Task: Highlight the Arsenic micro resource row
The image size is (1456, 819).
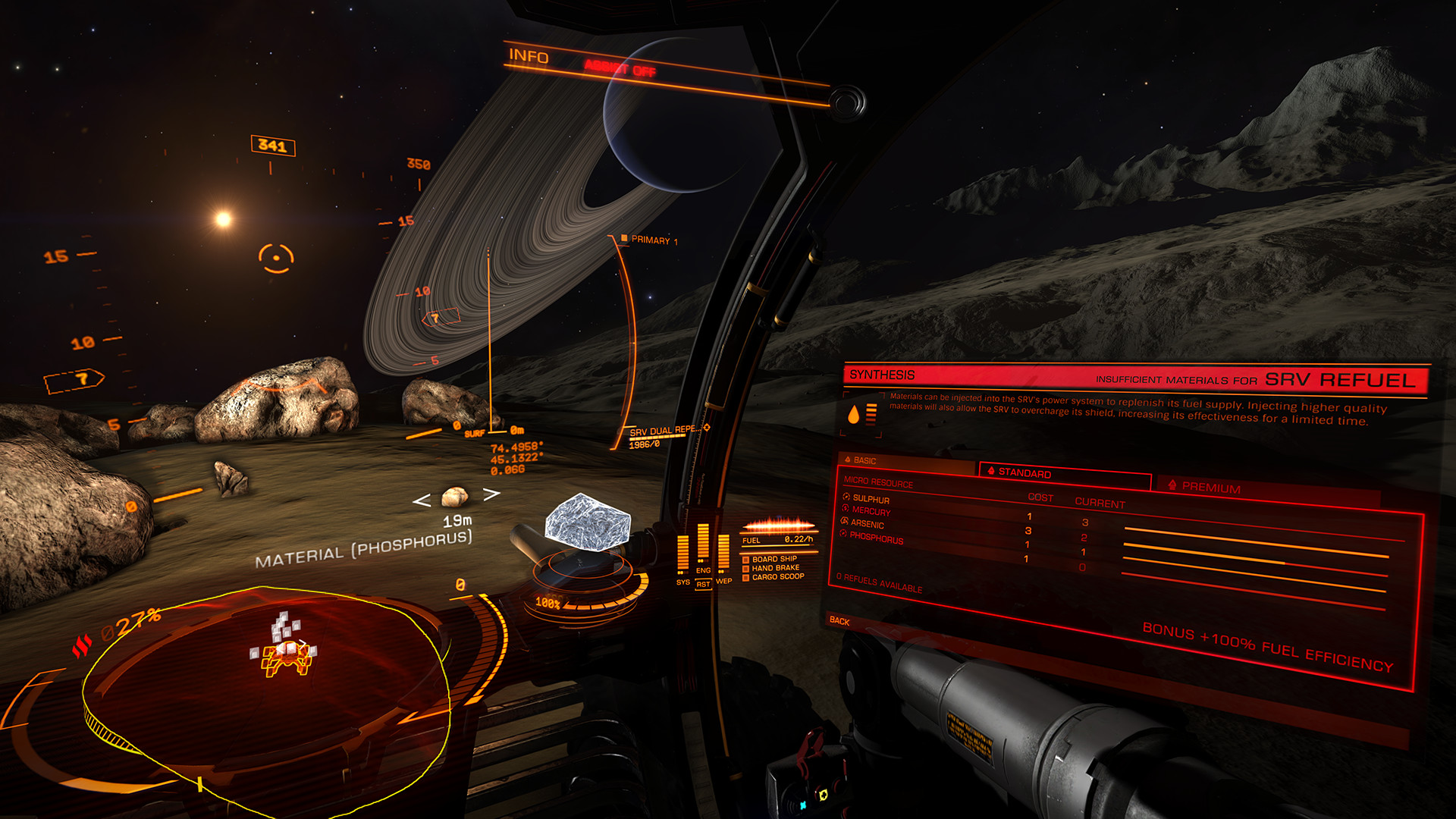Action: (x=867, y=524)
